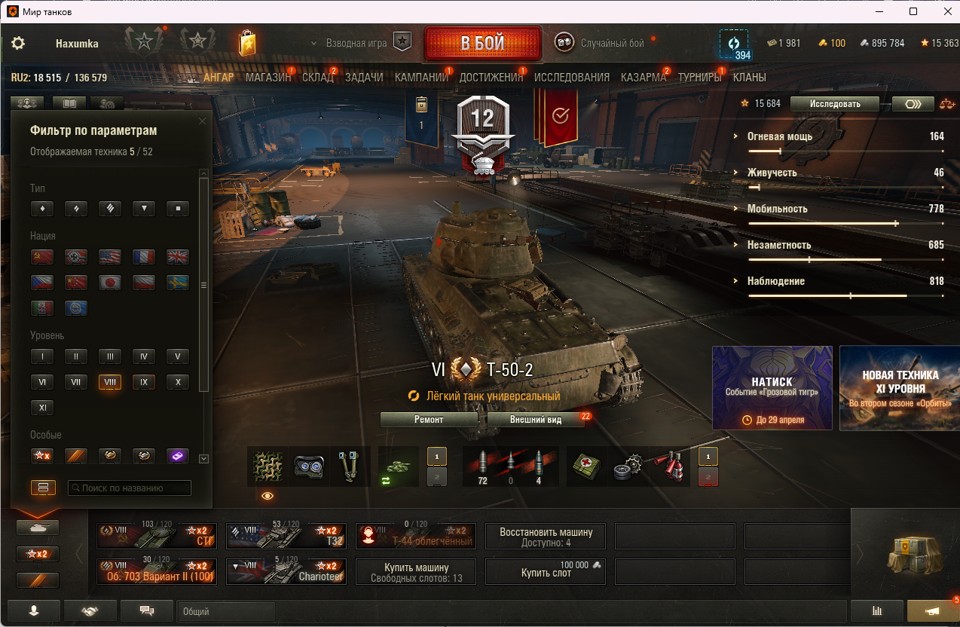Close the Мир танков window

click(x=941, y=11)
